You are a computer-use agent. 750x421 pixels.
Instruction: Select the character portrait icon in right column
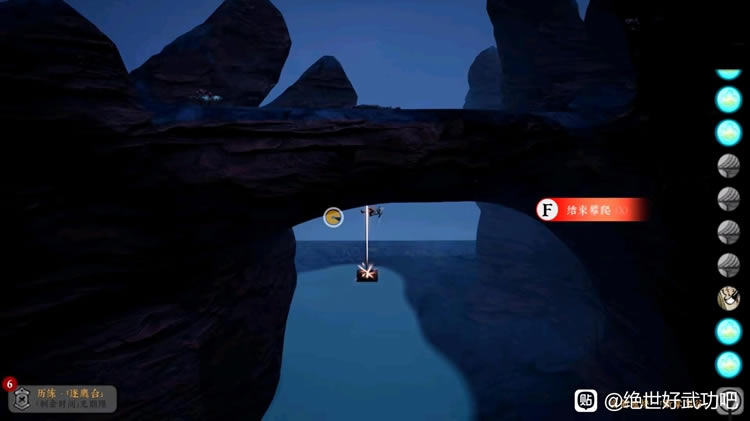728,298
